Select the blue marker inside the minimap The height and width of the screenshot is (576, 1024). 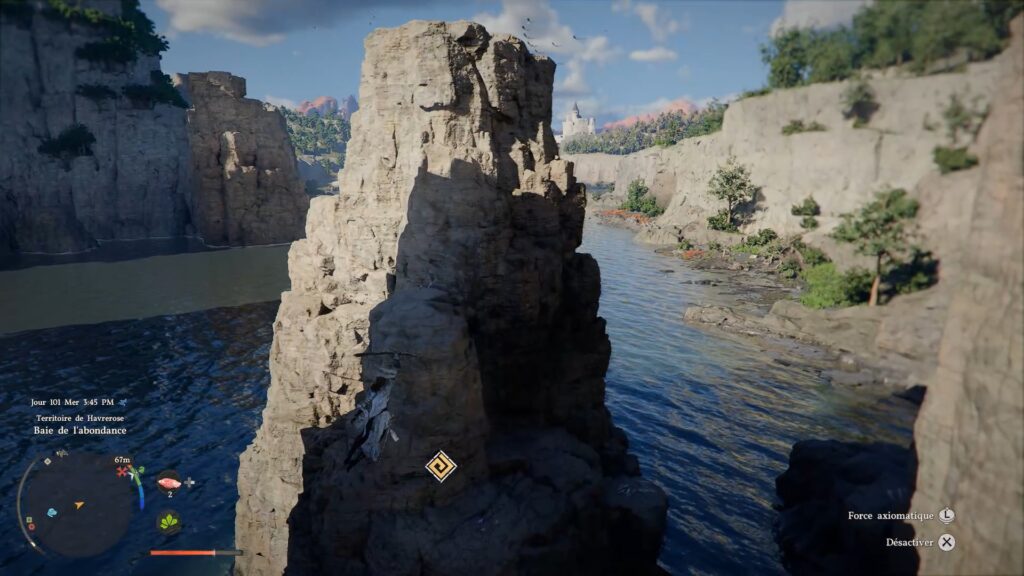point(52,512)
